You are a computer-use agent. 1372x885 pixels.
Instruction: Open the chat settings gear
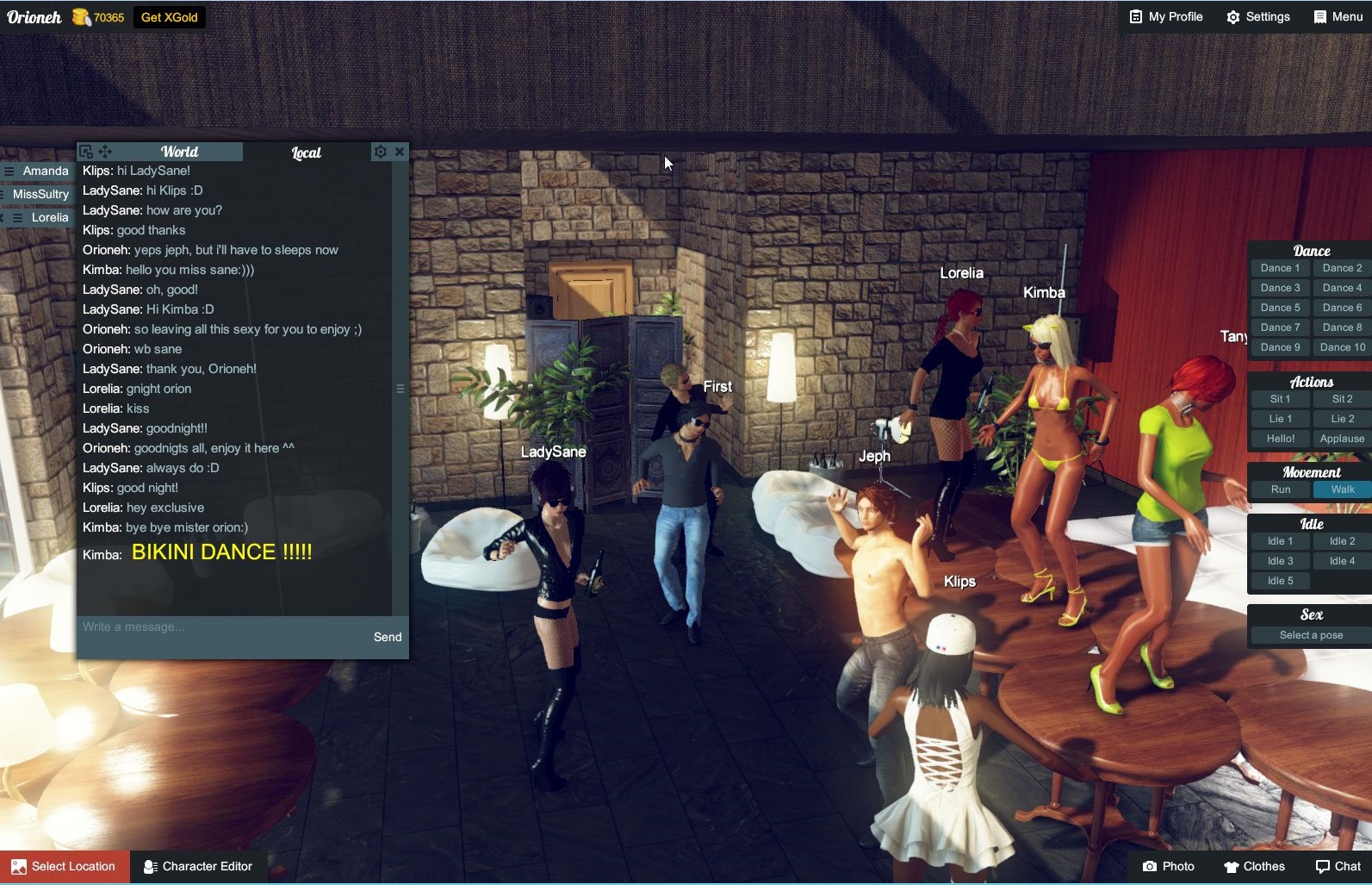[380, 151]
